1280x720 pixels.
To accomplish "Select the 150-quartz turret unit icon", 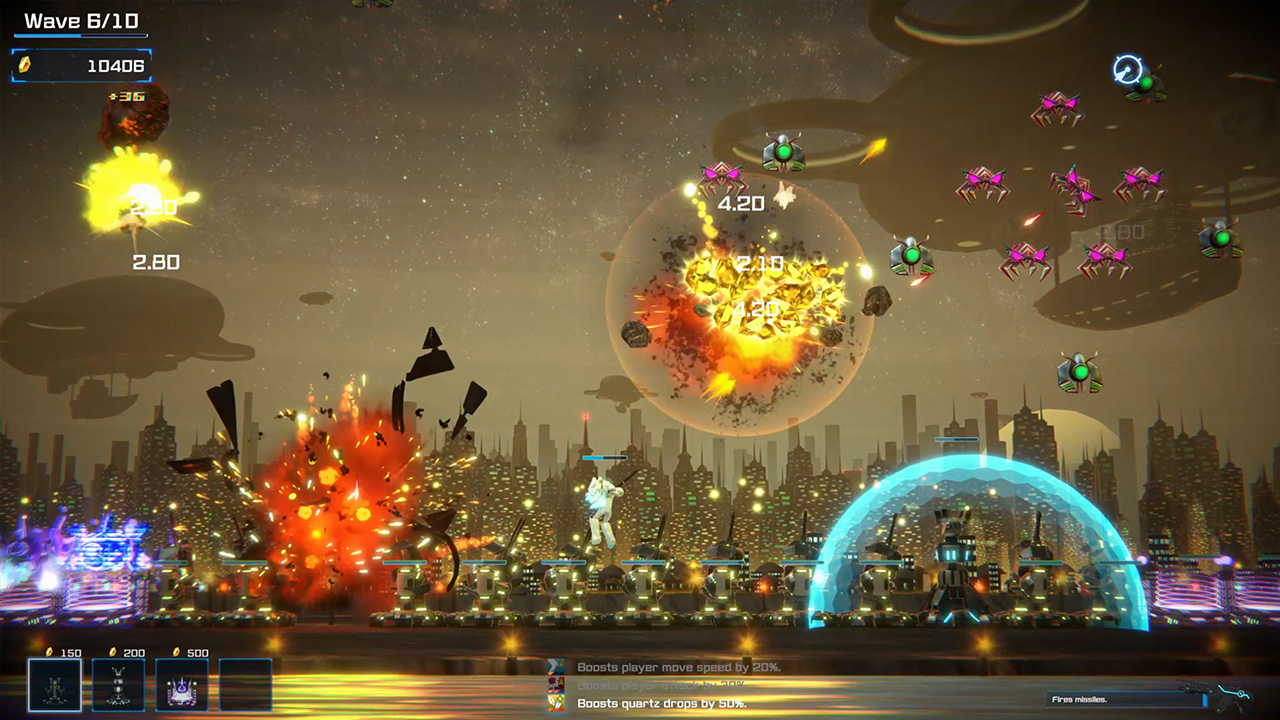I will [55, 685].
